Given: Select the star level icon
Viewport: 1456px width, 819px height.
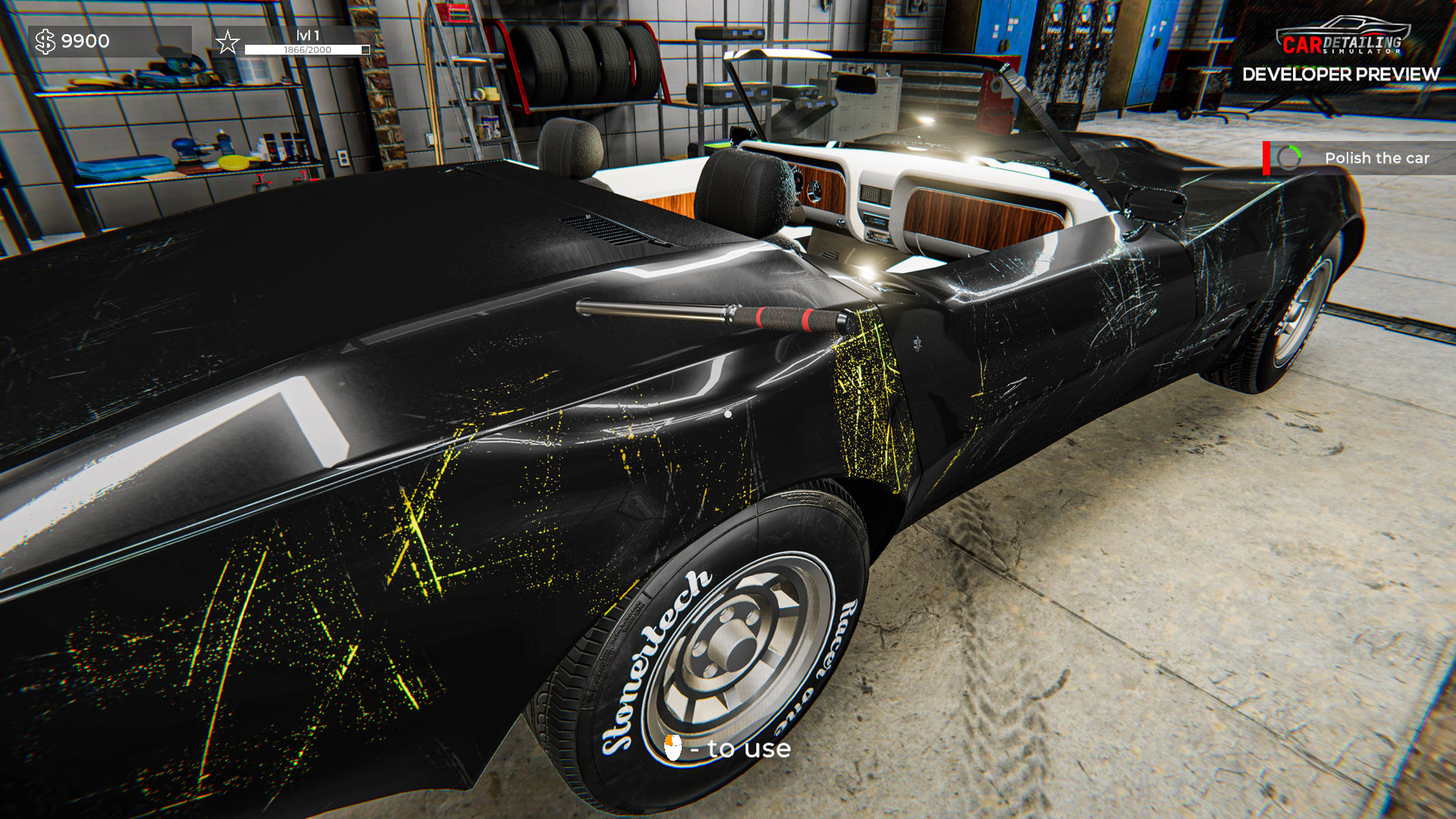Looking at the screenshot, I should click(227, 41).
